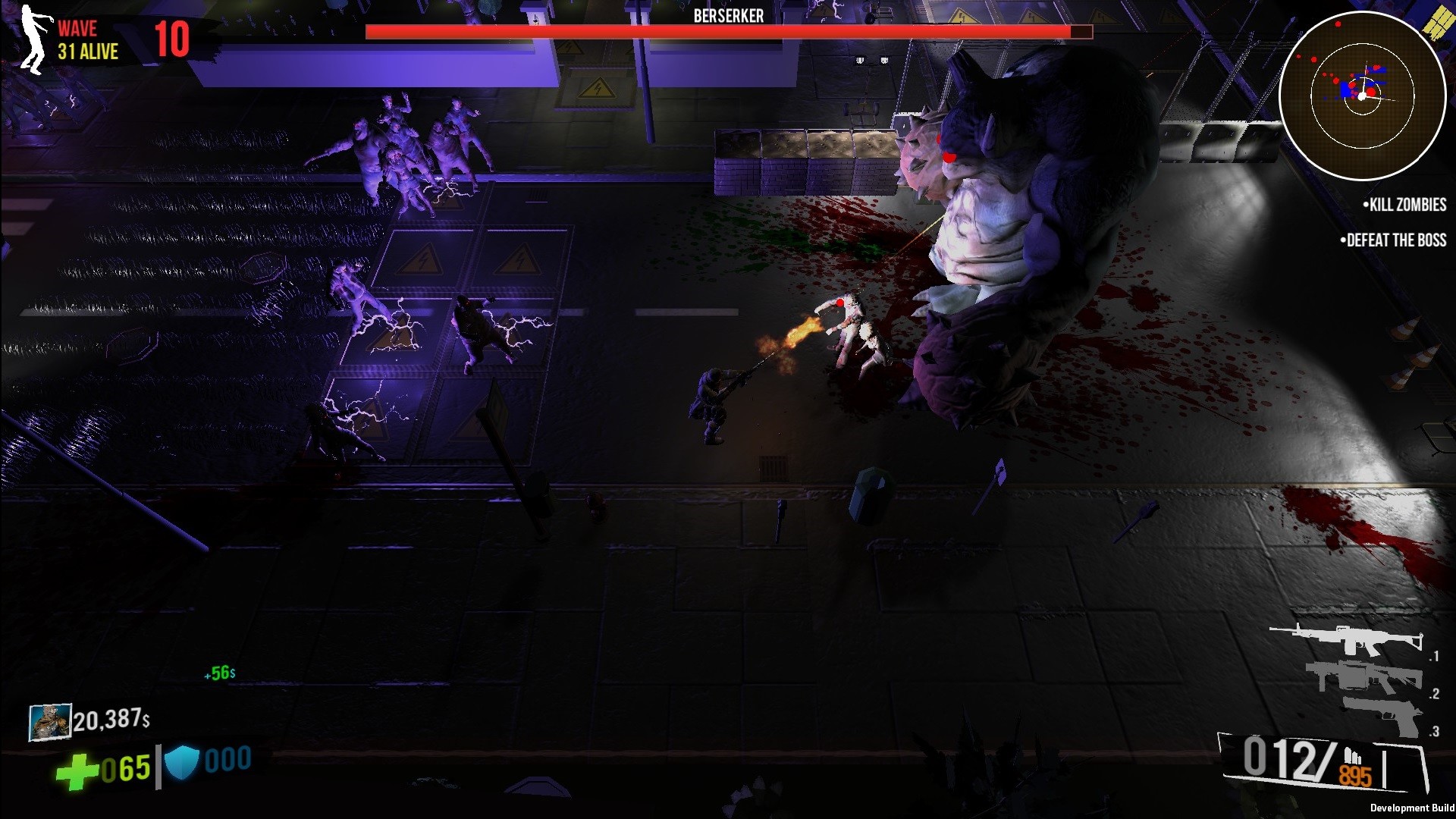This screenshot has height=819, width=1456.
Task: Click the player portrait beside the money
Action: pyautogui.click(x=49, y=721)
